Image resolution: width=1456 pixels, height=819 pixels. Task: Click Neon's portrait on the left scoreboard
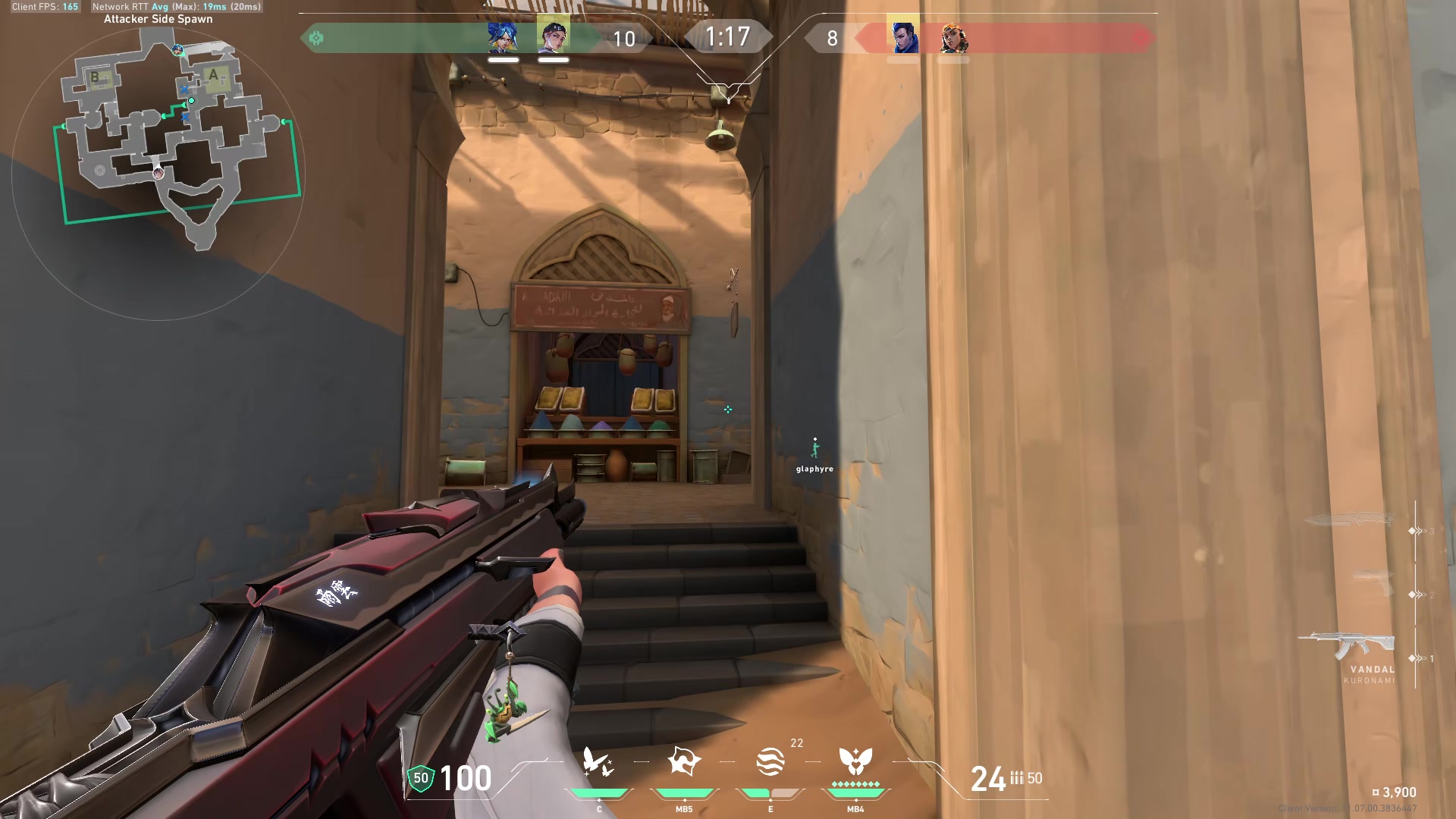502,35
